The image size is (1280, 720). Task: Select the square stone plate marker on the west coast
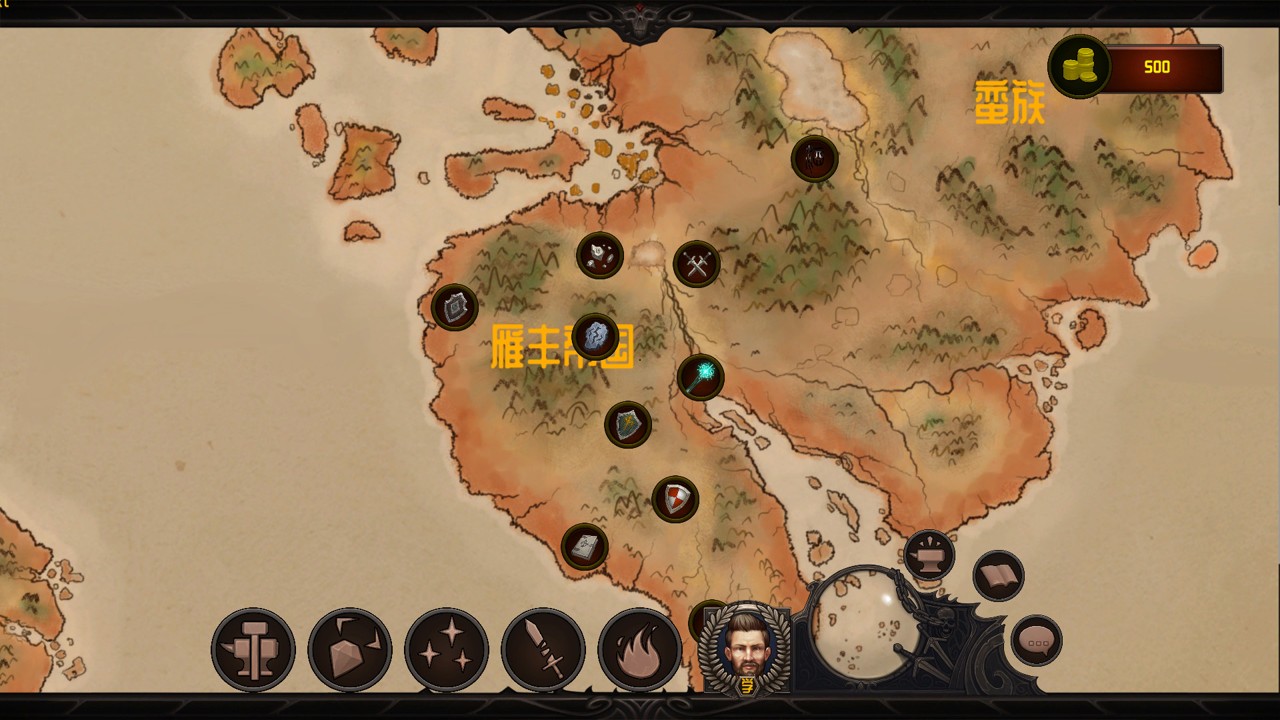pyautogui.click(x=455, y=307)
